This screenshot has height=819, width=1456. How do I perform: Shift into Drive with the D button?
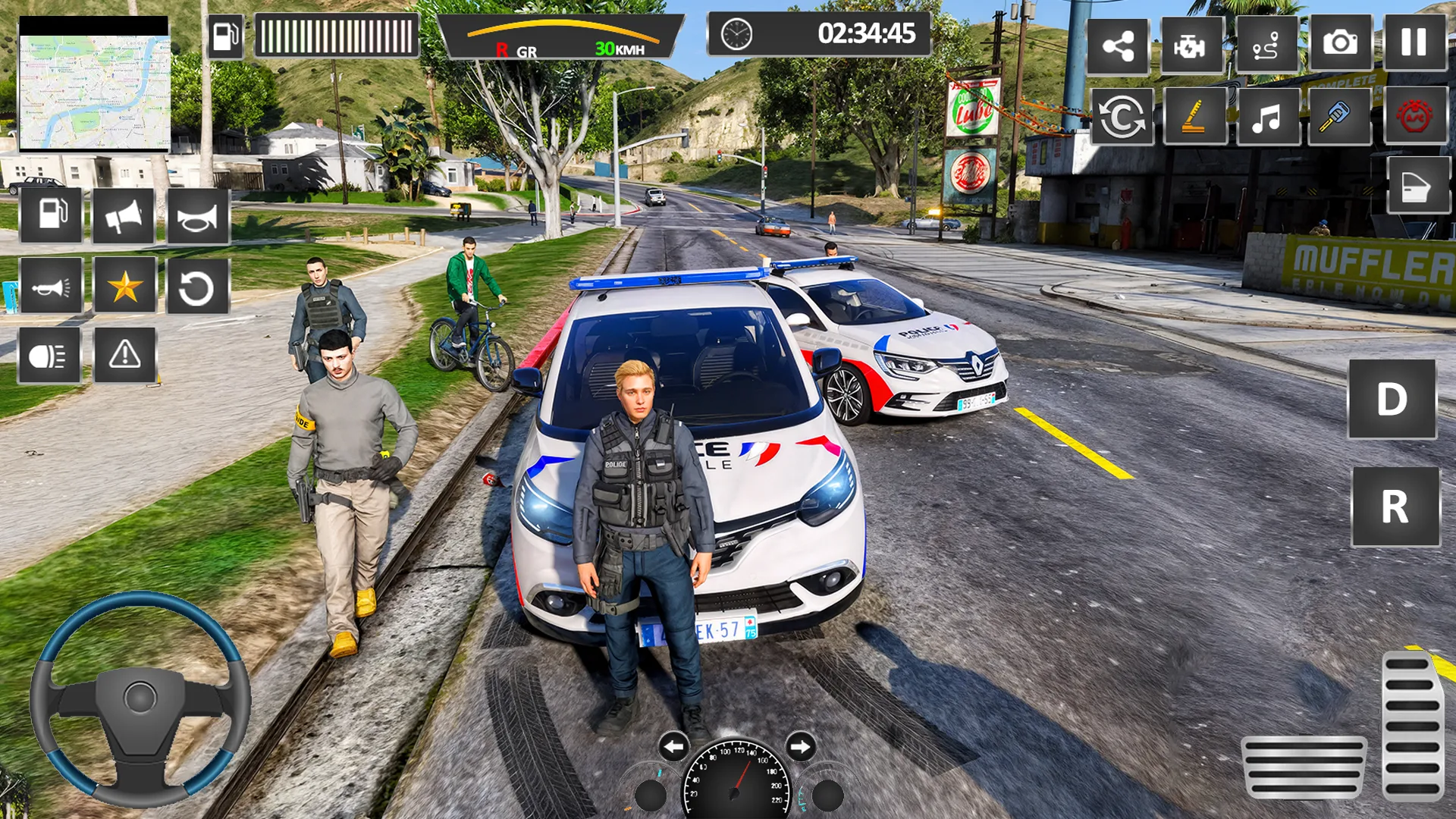pyautogui.click(x=1392, y=399)
